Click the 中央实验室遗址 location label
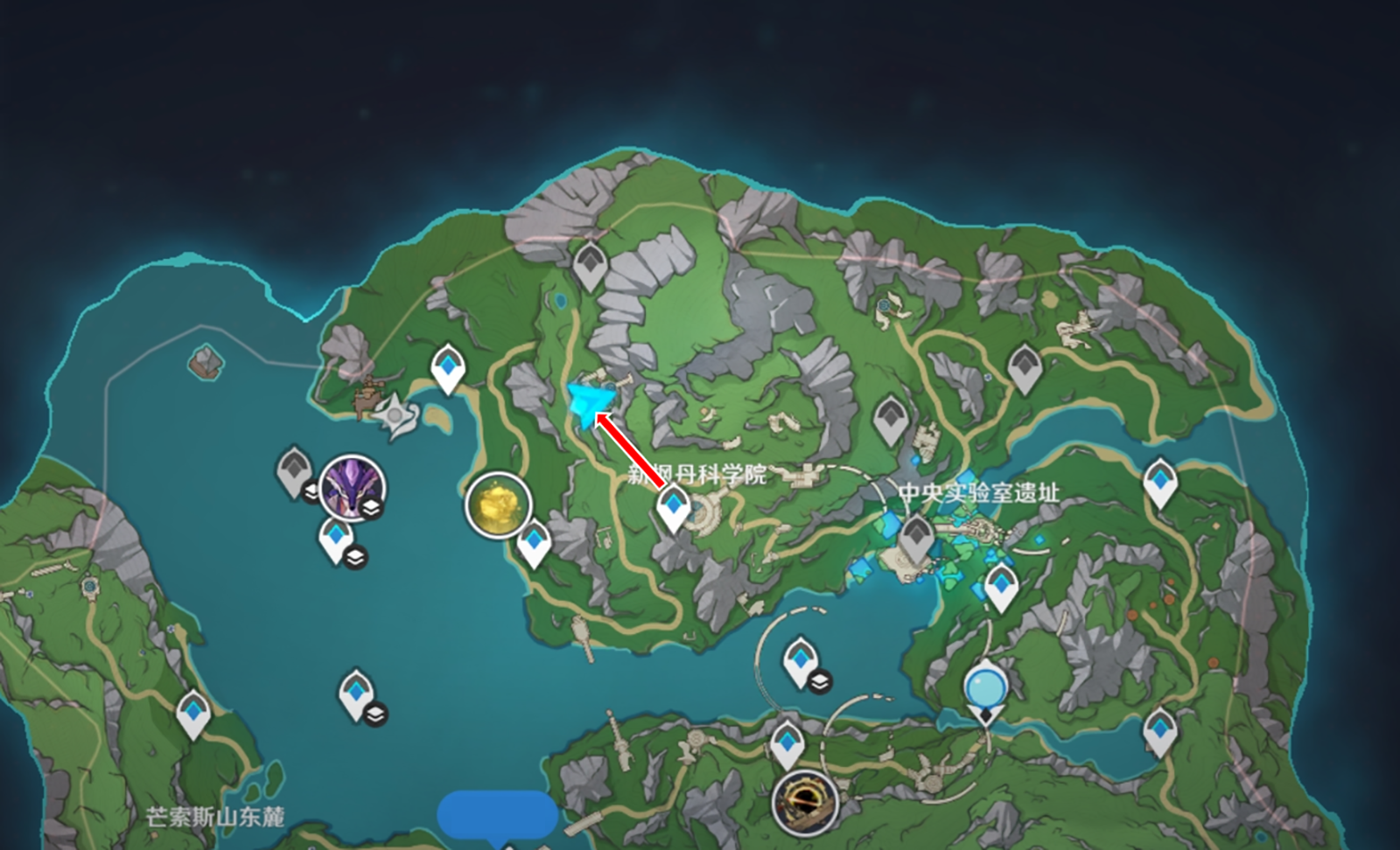 point(982,492)
